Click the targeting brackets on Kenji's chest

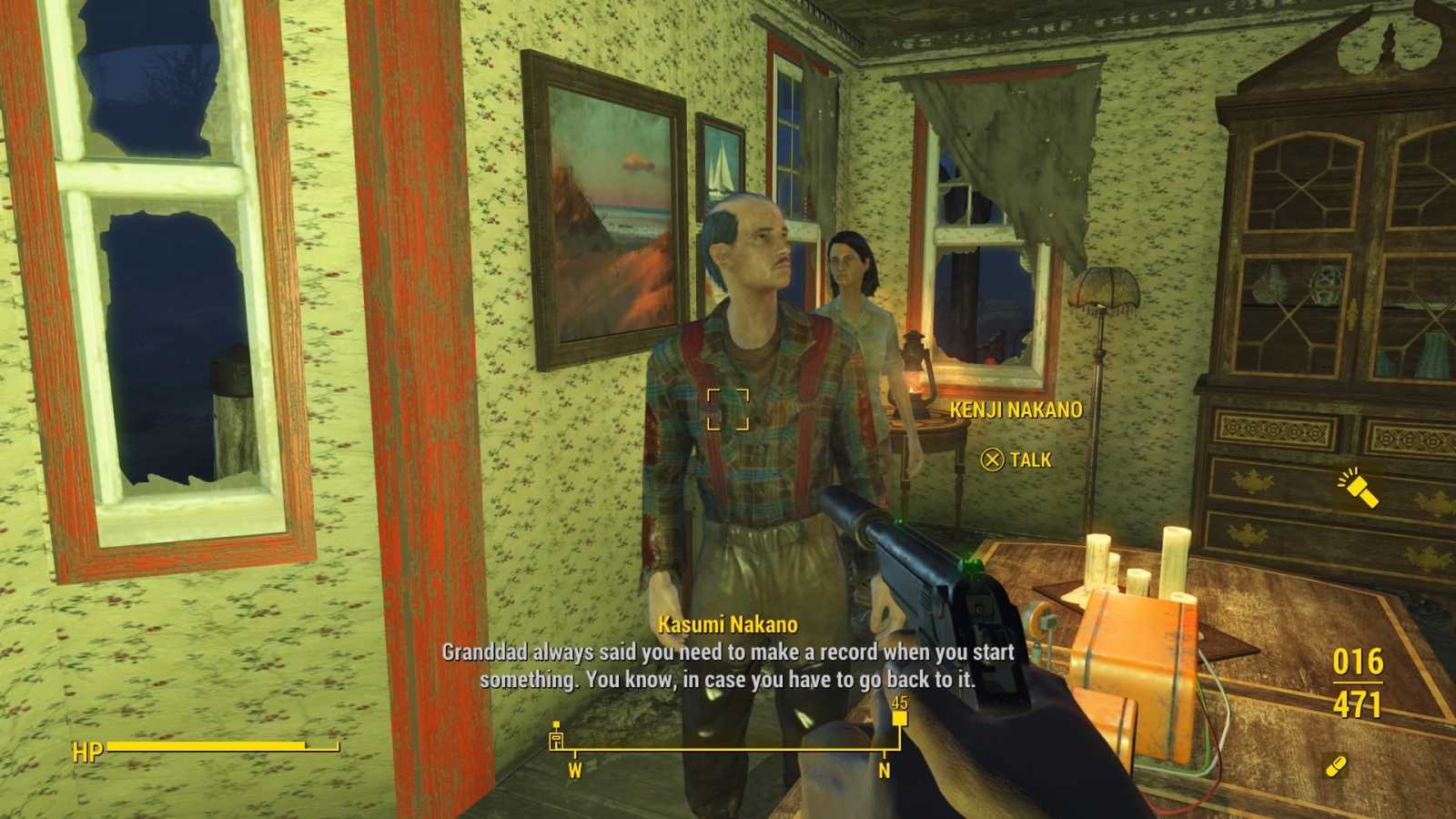click(x=728, y=411)
